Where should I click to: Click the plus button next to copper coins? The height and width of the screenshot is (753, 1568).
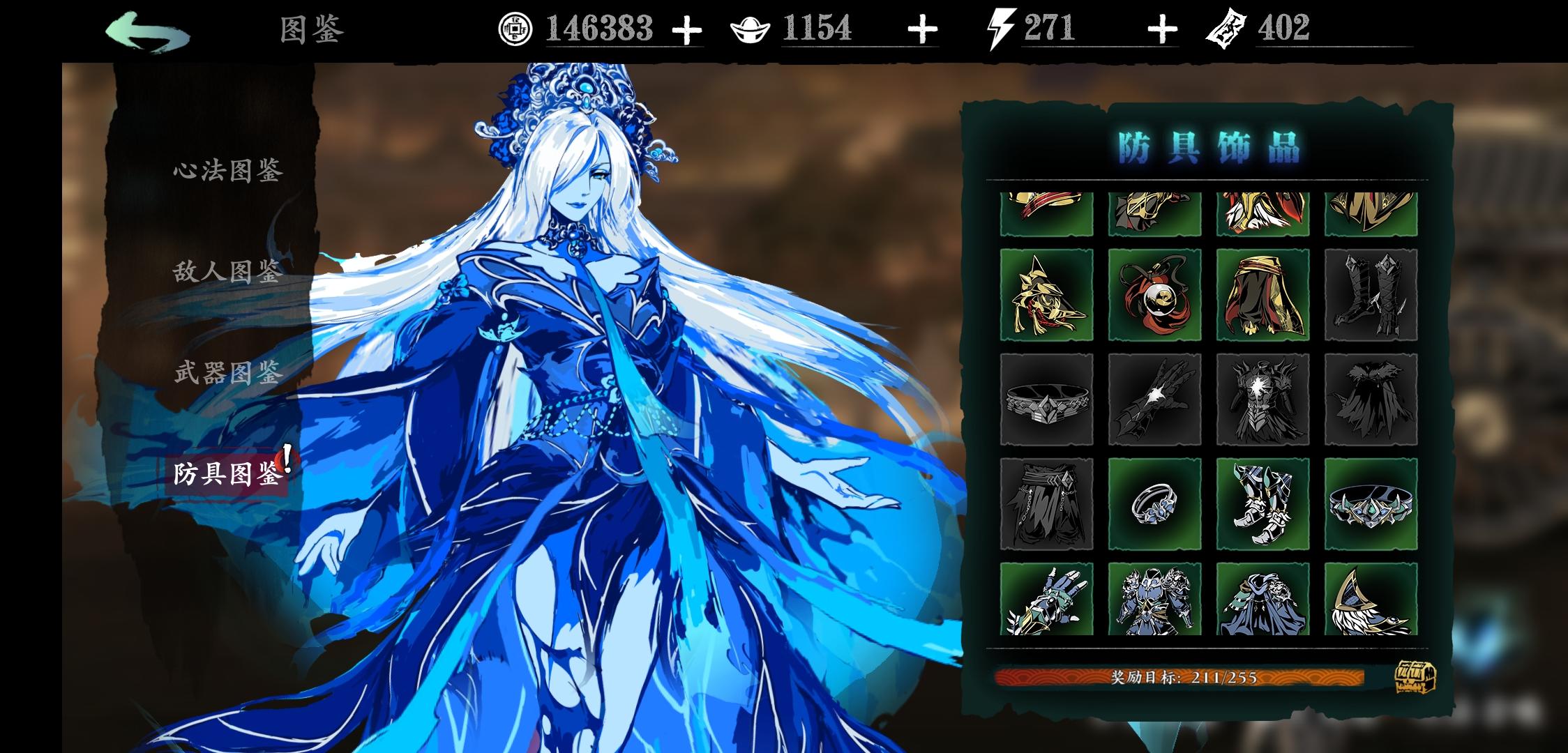coord(689,29)
